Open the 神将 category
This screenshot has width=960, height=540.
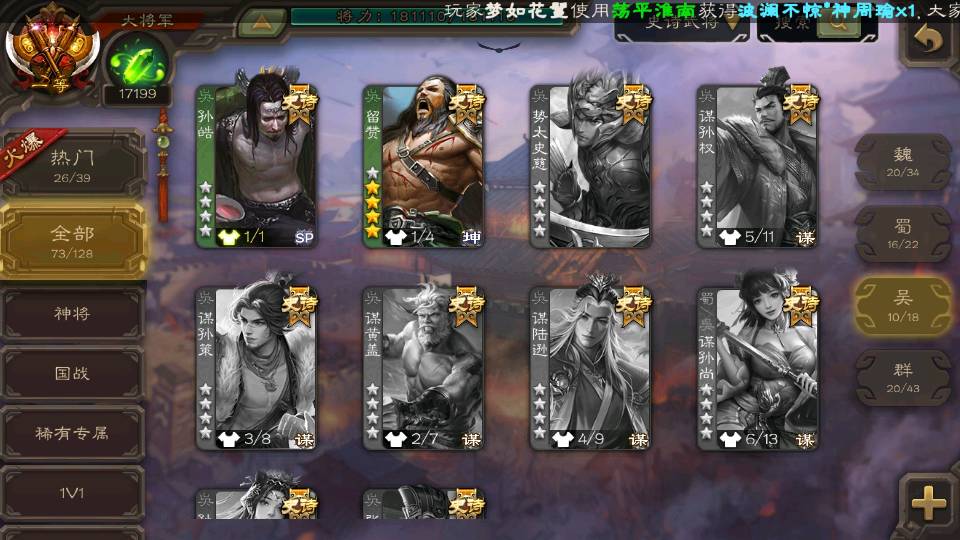tap(72, 314)
